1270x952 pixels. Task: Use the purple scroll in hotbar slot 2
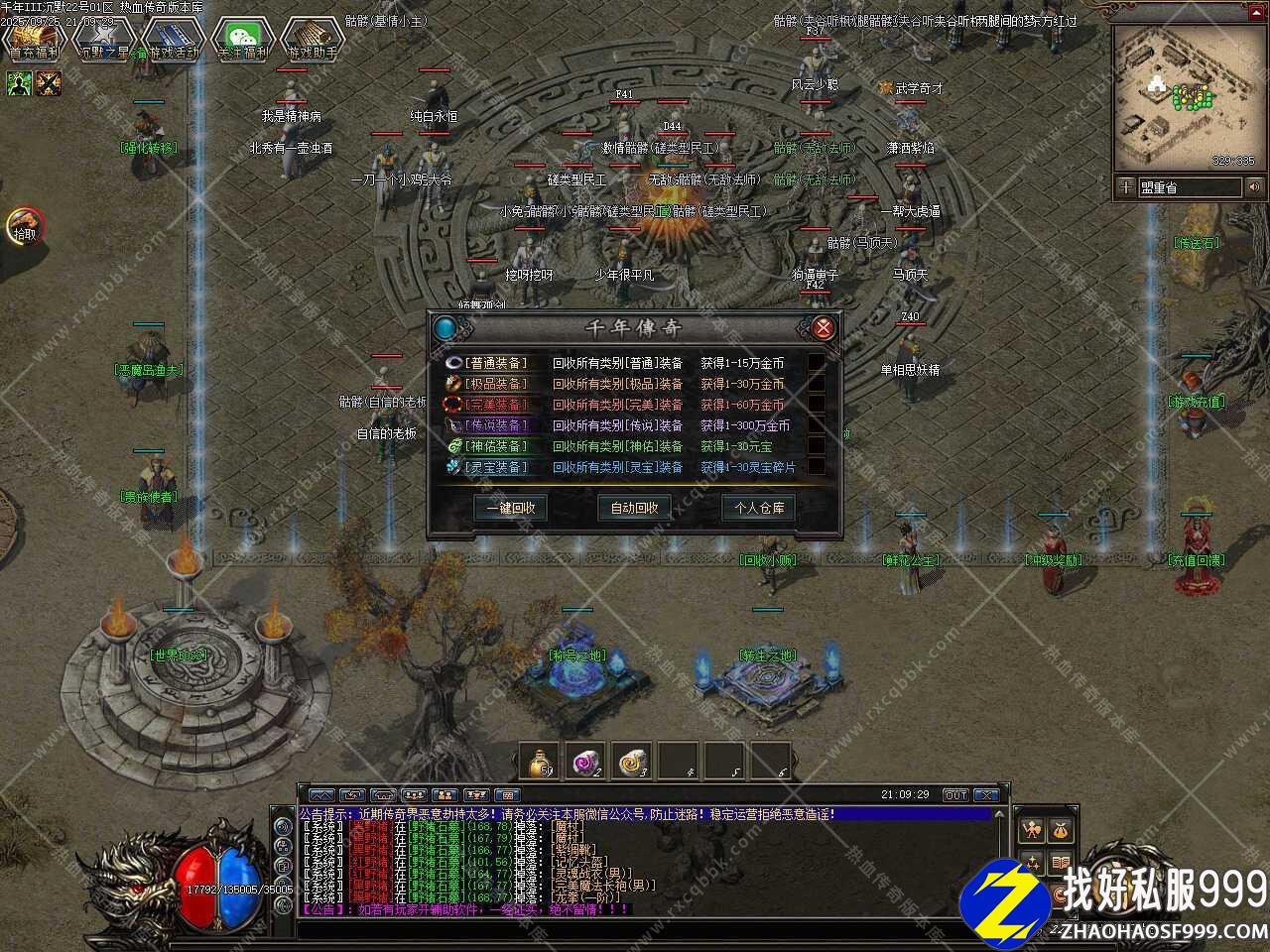586,761
